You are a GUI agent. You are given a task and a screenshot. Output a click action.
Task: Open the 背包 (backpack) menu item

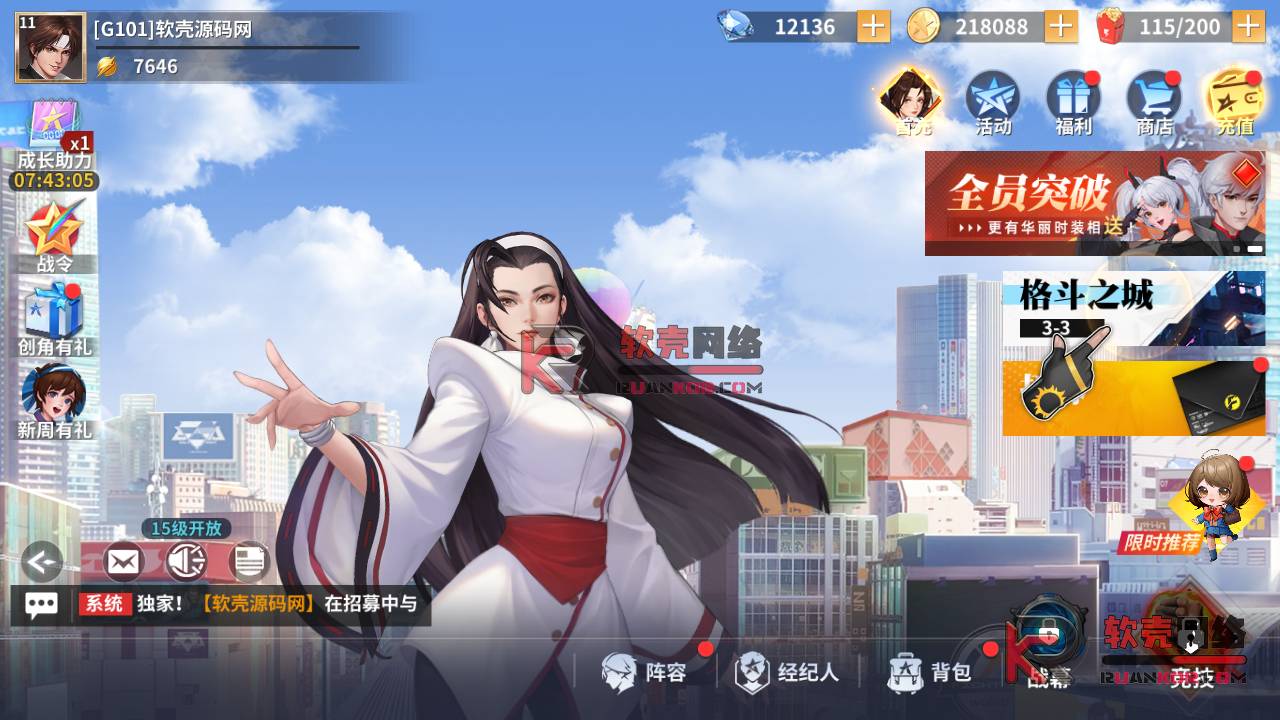[928, 673]
